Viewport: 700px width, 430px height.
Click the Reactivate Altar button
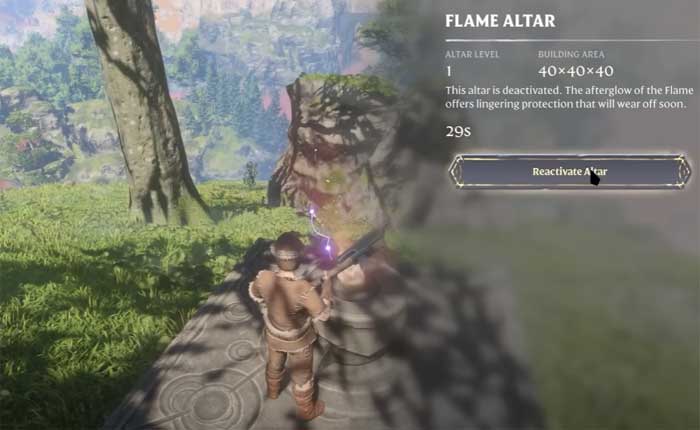568,171
